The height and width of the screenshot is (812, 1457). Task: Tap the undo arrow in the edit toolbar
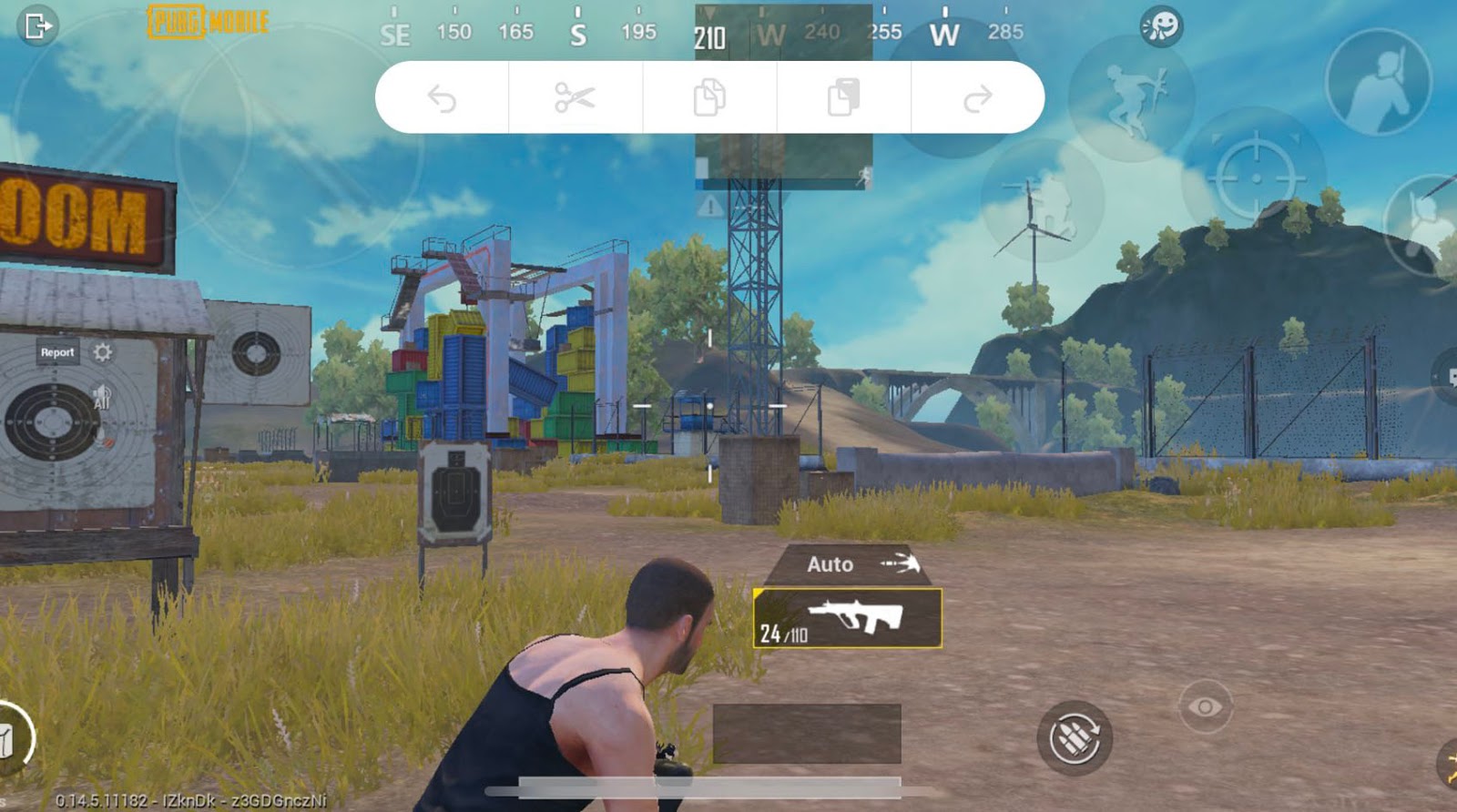443,97
